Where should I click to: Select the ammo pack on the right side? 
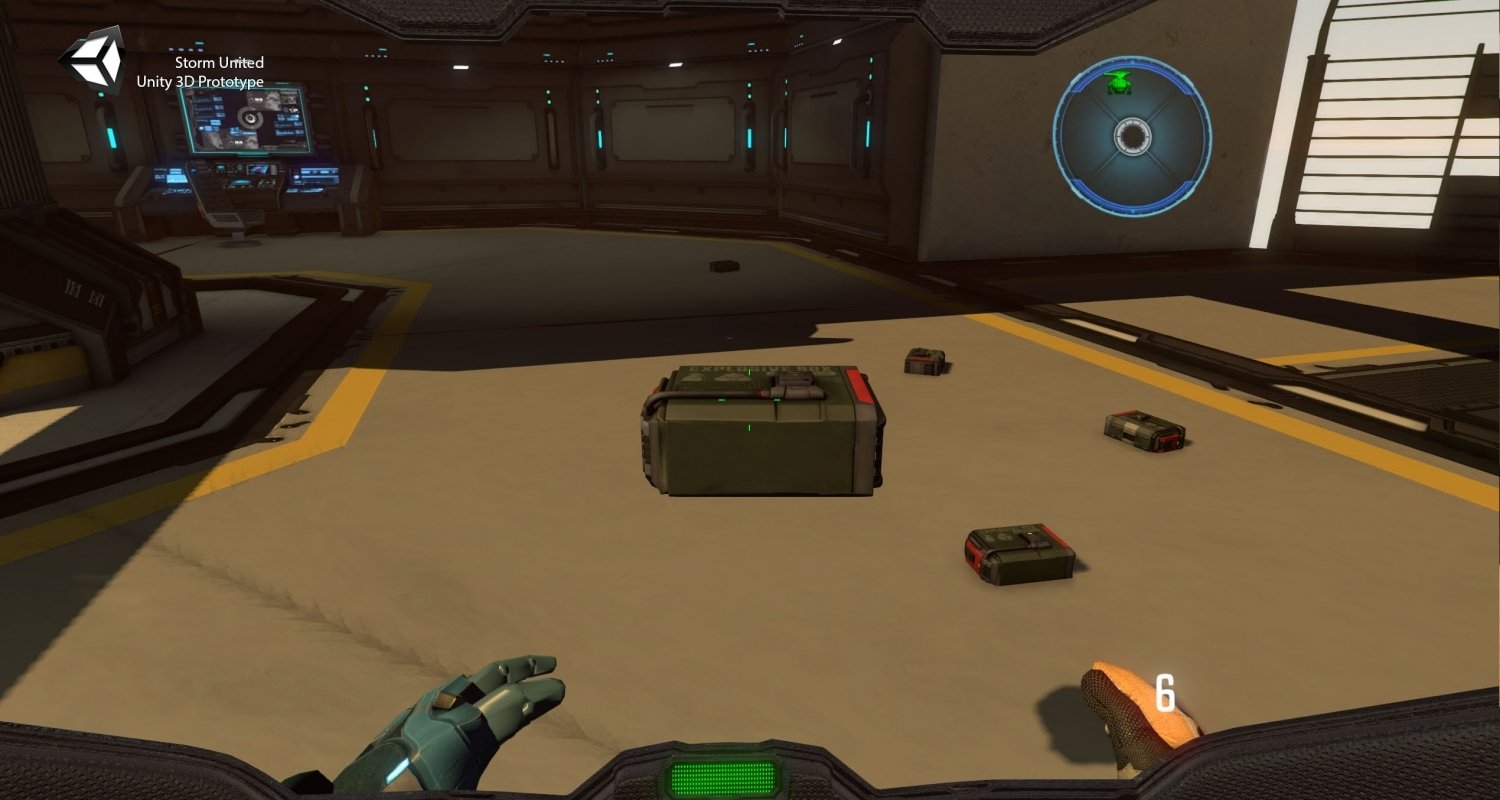tap(1140, 430)
